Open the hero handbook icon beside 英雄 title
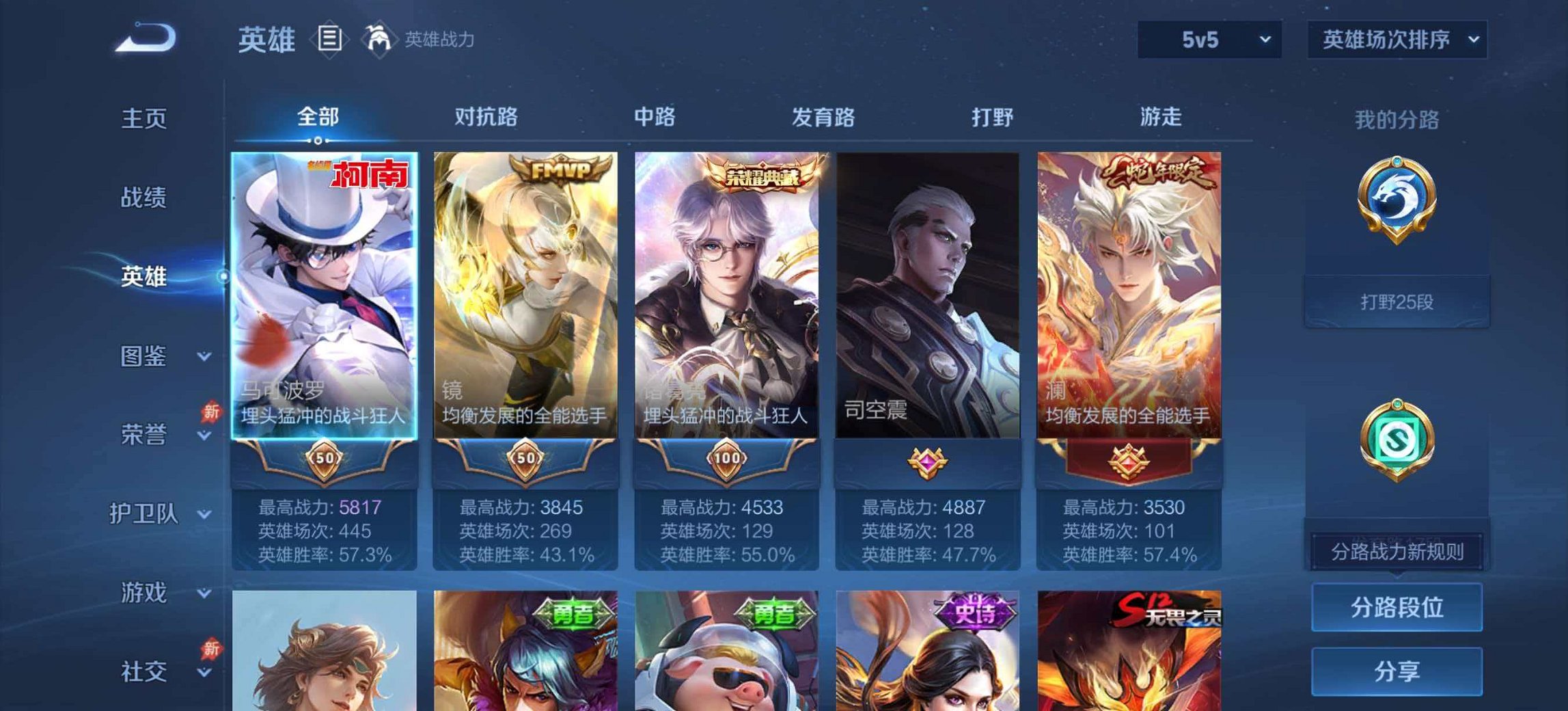The height and width of the screenshot is (711, 1568). pyautogui.click(x=330, y=40)
